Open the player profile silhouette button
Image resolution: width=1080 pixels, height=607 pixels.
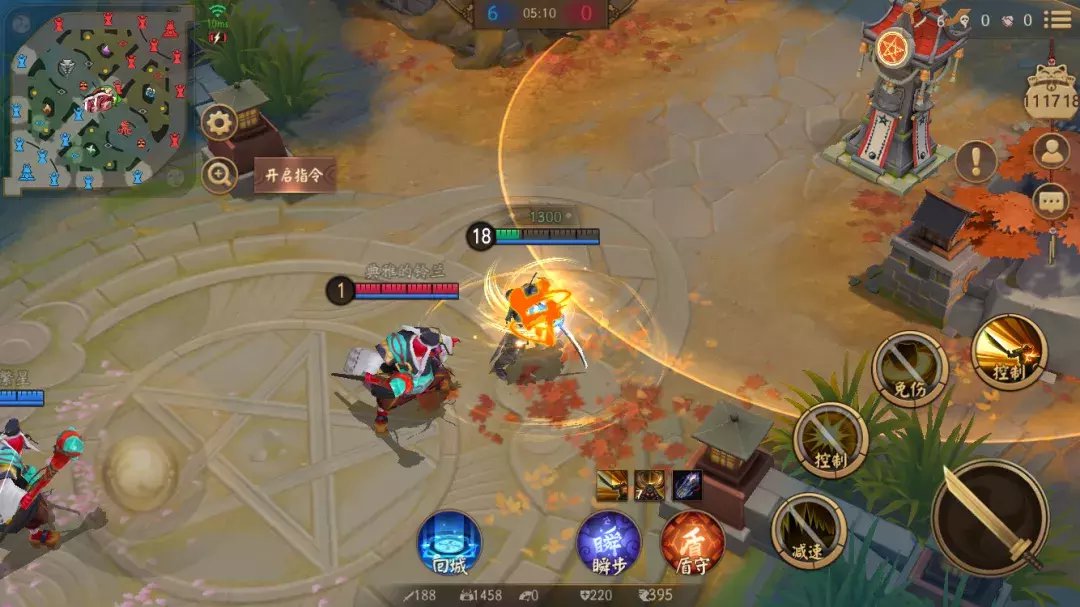(x=1051, y=151)
